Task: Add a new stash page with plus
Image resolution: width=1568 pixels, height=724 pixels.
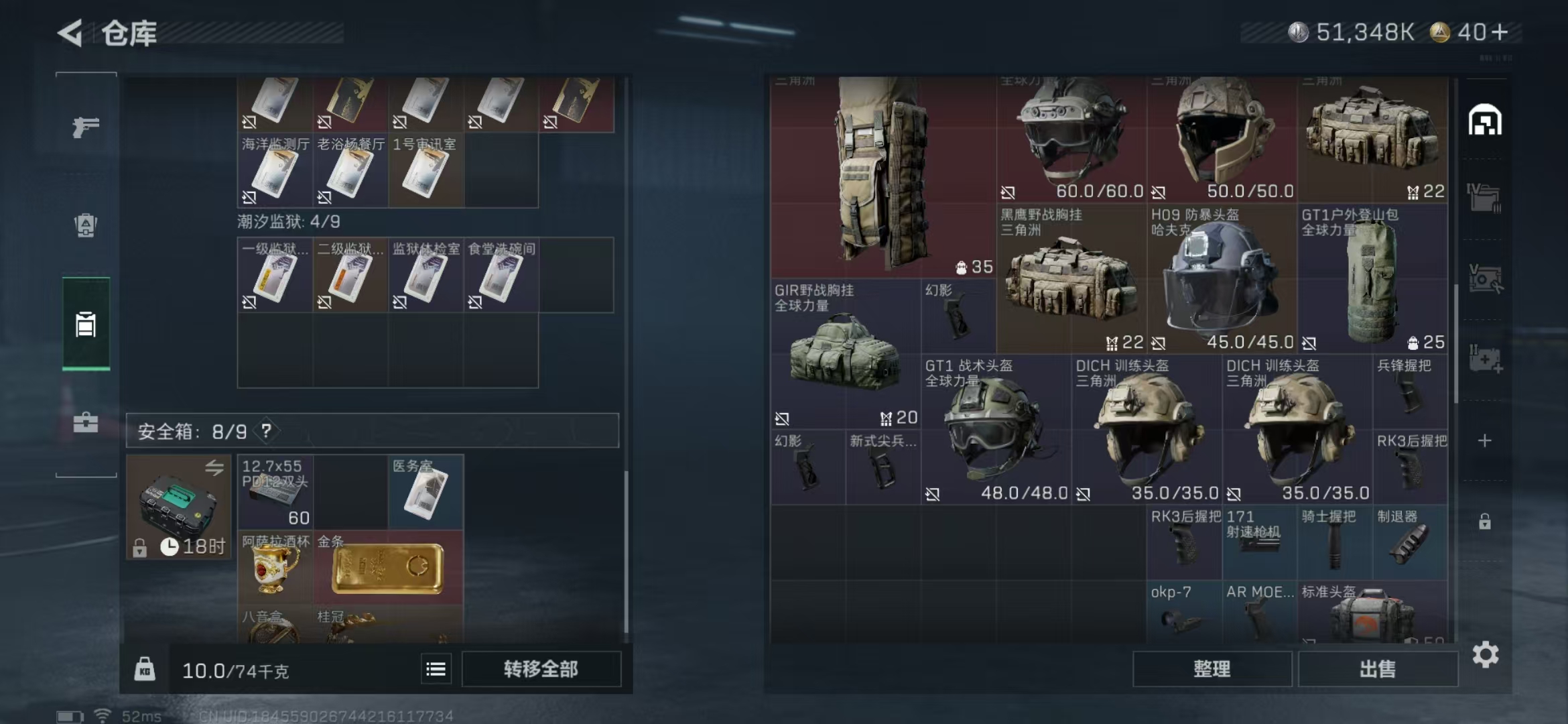Action: pos(1485,440)
